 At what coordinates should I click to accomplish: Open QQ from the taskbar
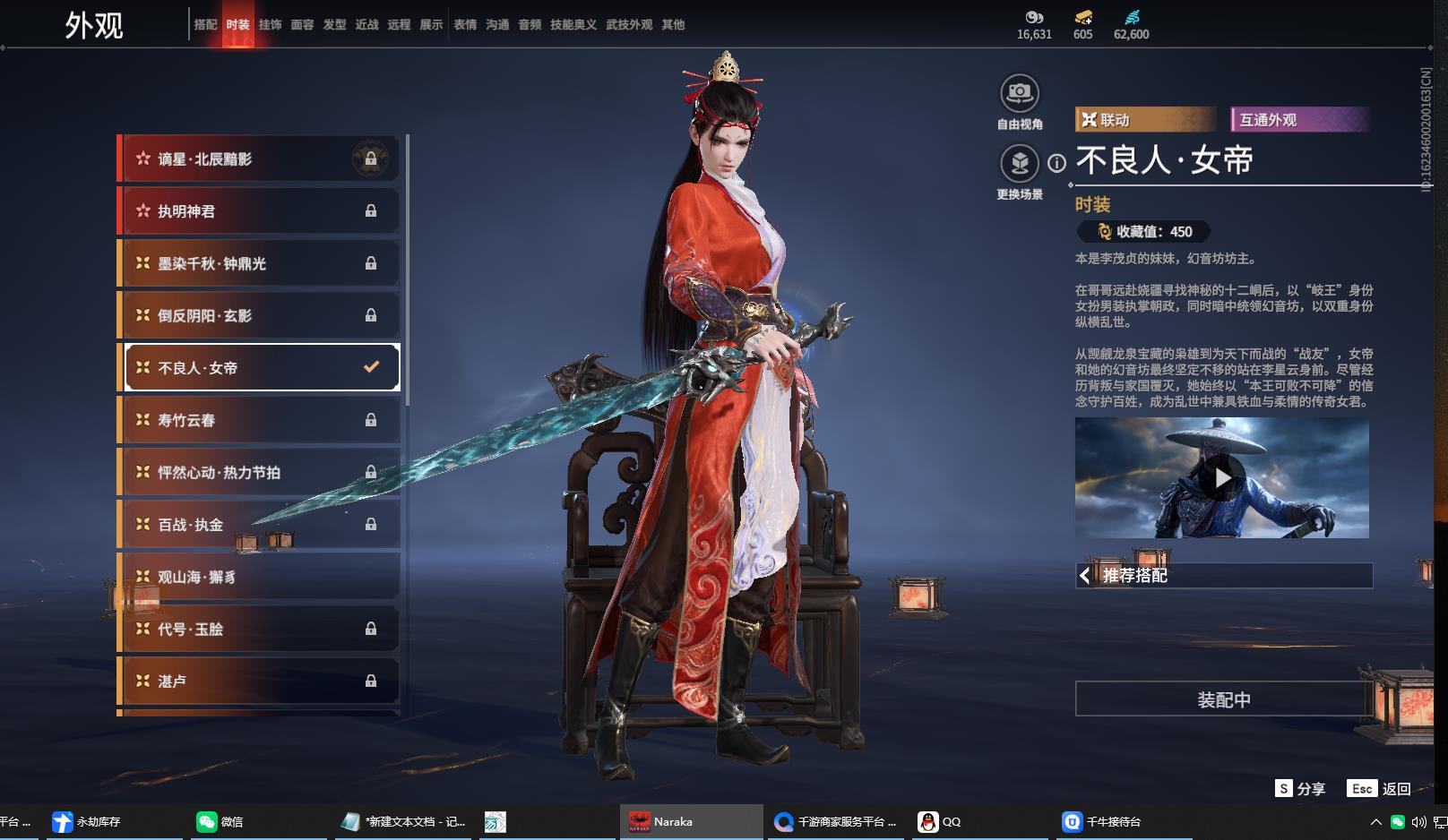coord(940,821)
